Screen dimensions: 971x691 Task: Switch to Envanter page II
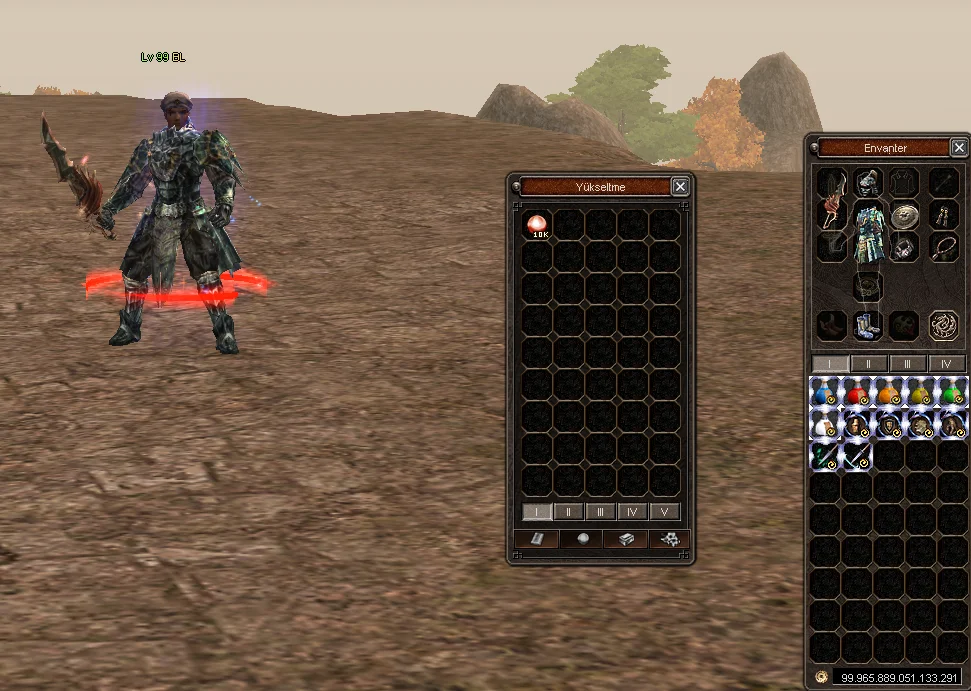[x=869, y=364]
